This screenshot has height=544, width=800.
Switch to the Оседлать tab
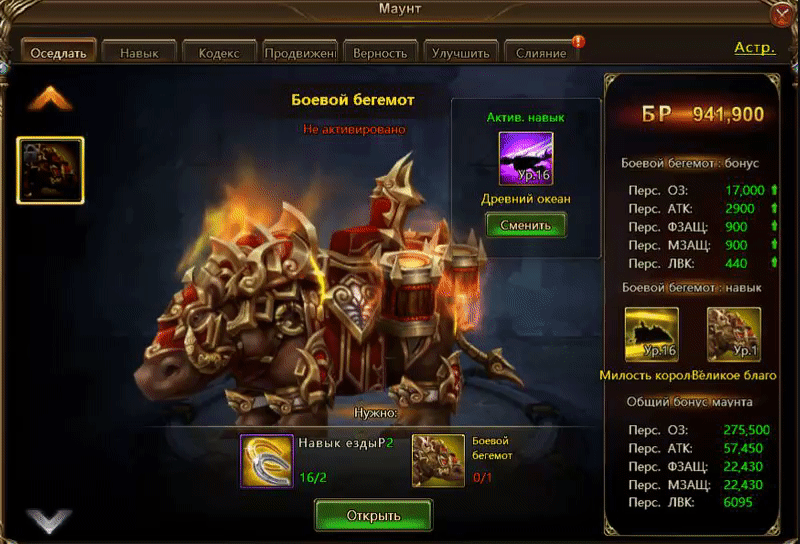(x=59, y=52)
